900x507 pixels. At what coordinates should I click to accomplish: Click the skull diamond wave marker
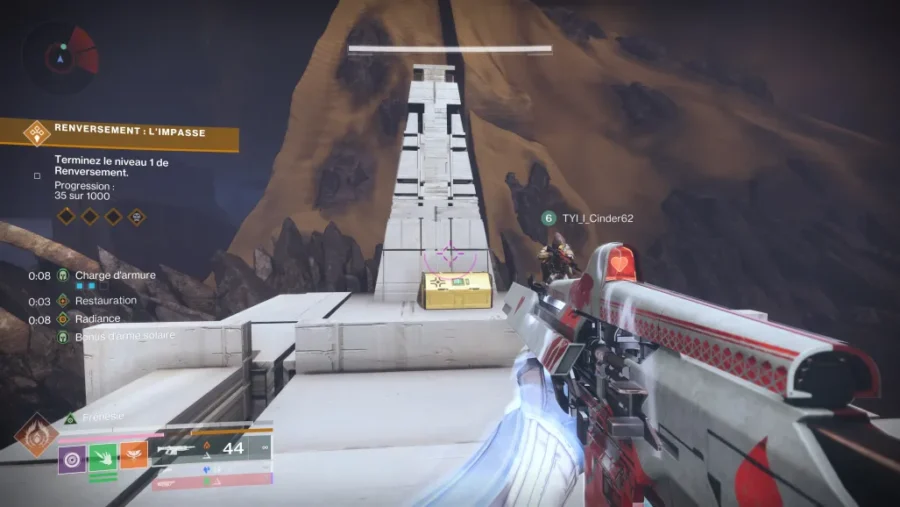[x=137, y=216]
